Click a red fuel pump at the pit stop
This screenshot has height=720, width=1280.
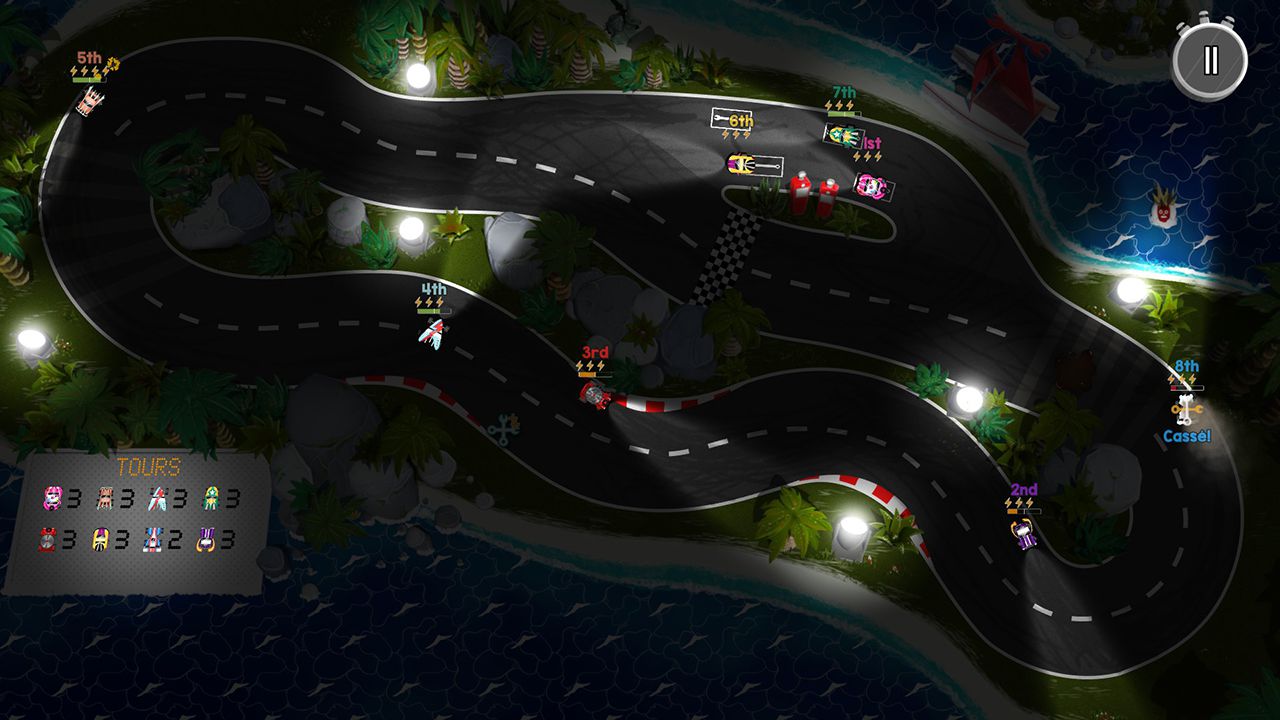[800, 190]
